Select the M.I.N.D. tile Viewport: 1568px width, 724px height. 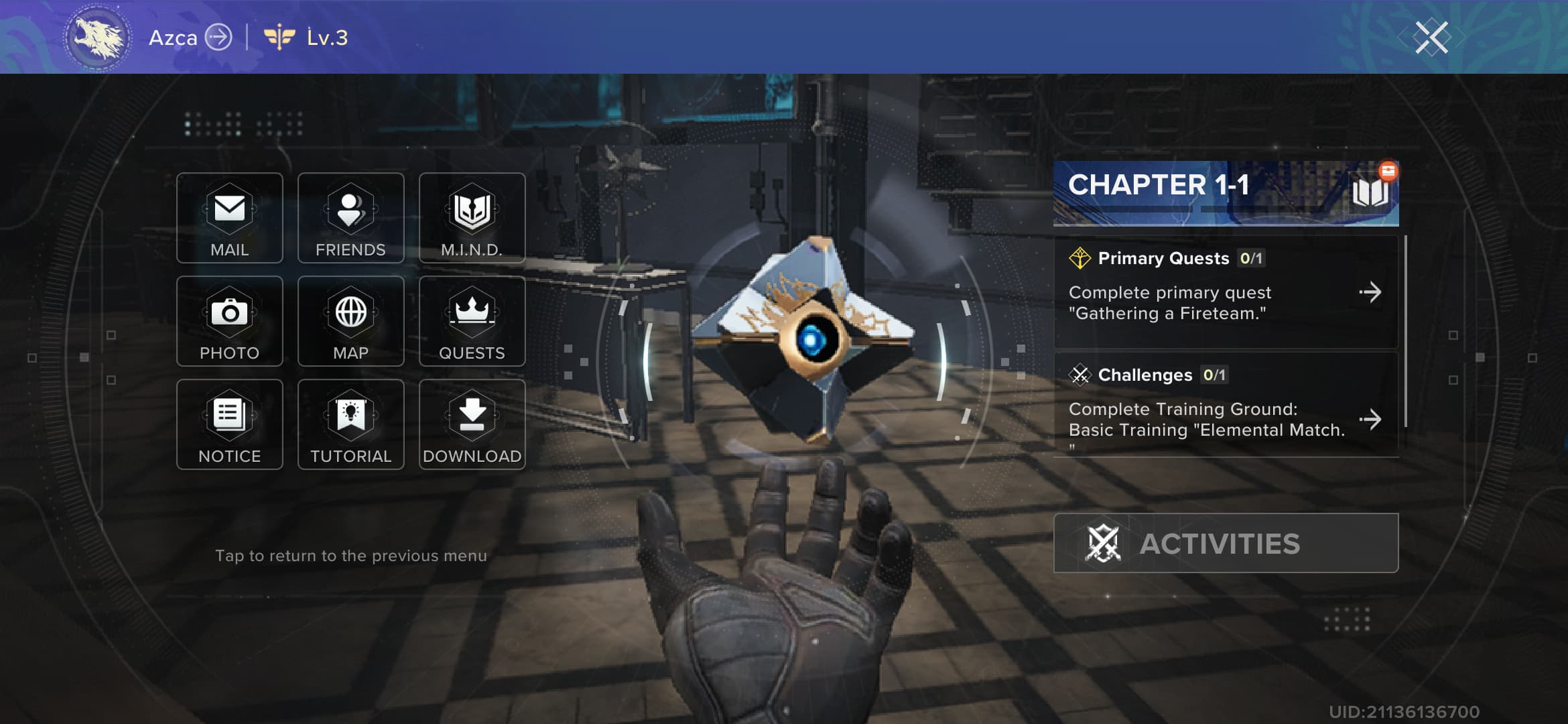point(472,218)
